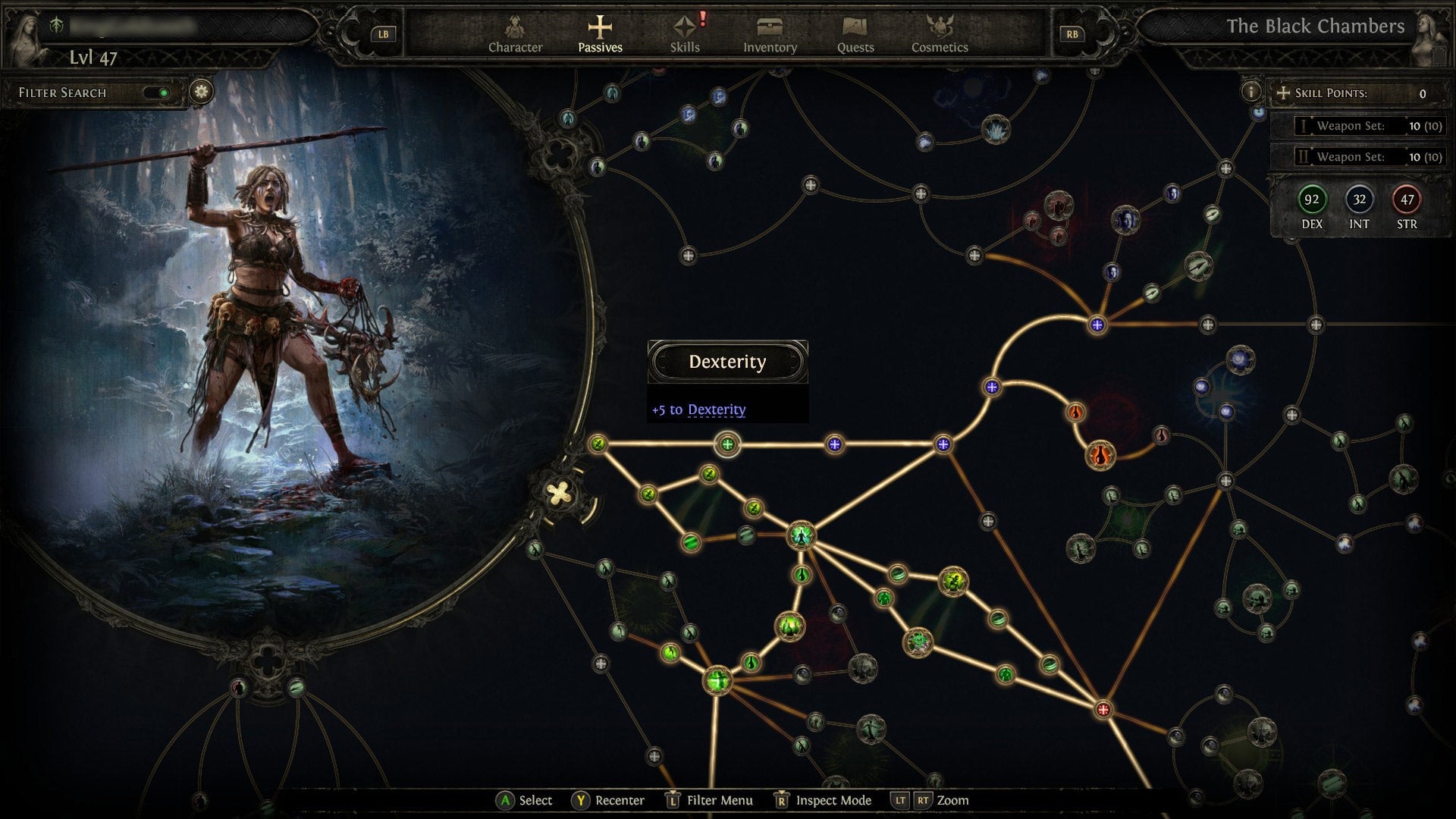Open the filter settings gear icon
The width and height of the screenshot is (1456, 819).
199,92
